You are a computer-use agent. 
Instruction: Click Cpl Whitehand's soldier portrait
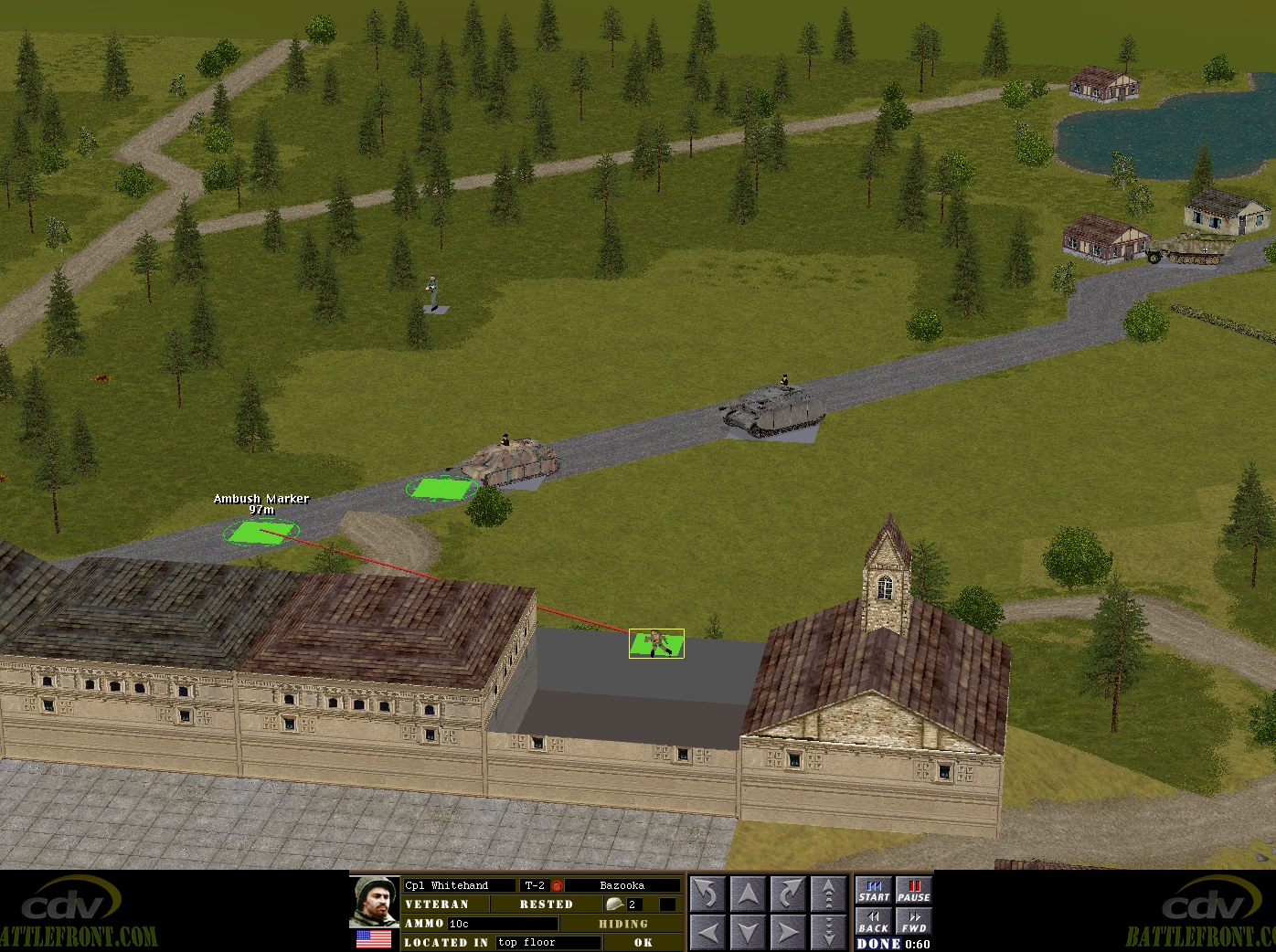pyautogui.click(x=375, y=901)
